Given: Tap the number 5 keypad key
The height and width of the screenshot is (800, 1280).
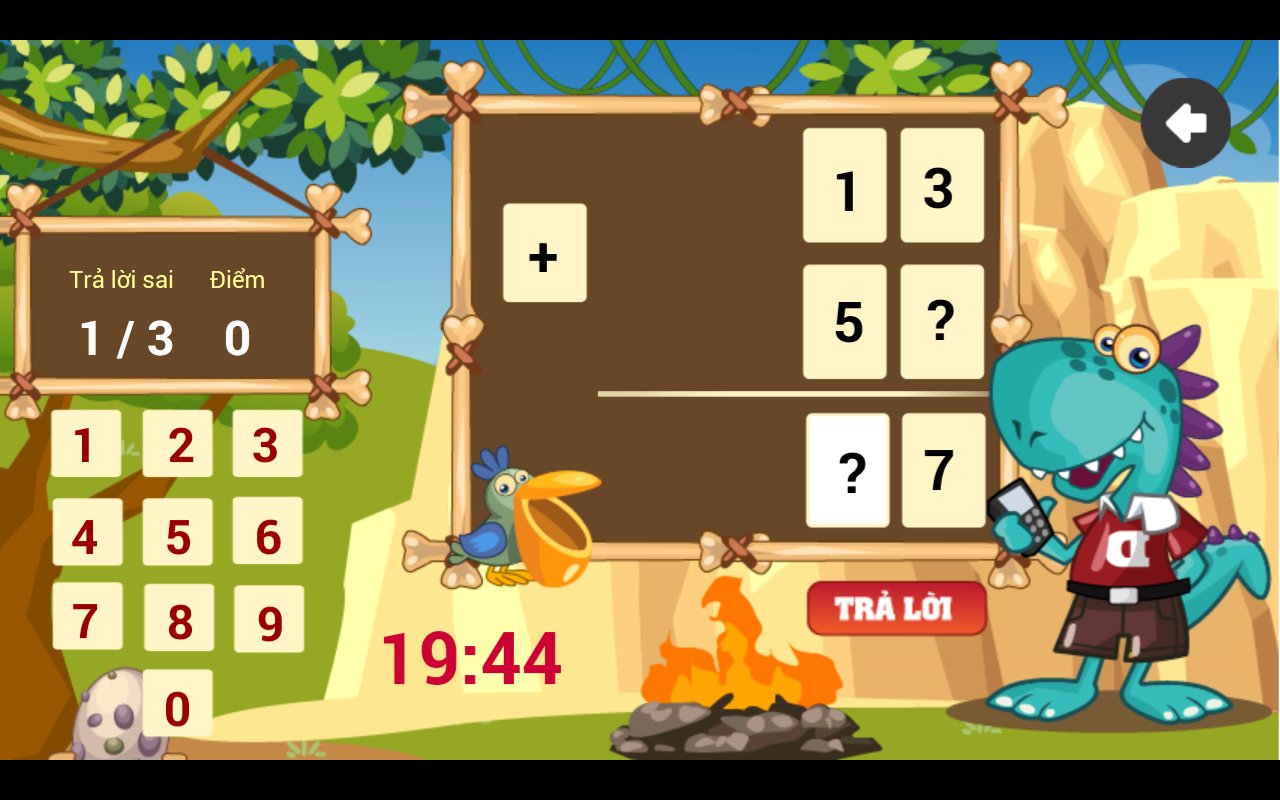Looking at the screenshot, I should [178, 533].
